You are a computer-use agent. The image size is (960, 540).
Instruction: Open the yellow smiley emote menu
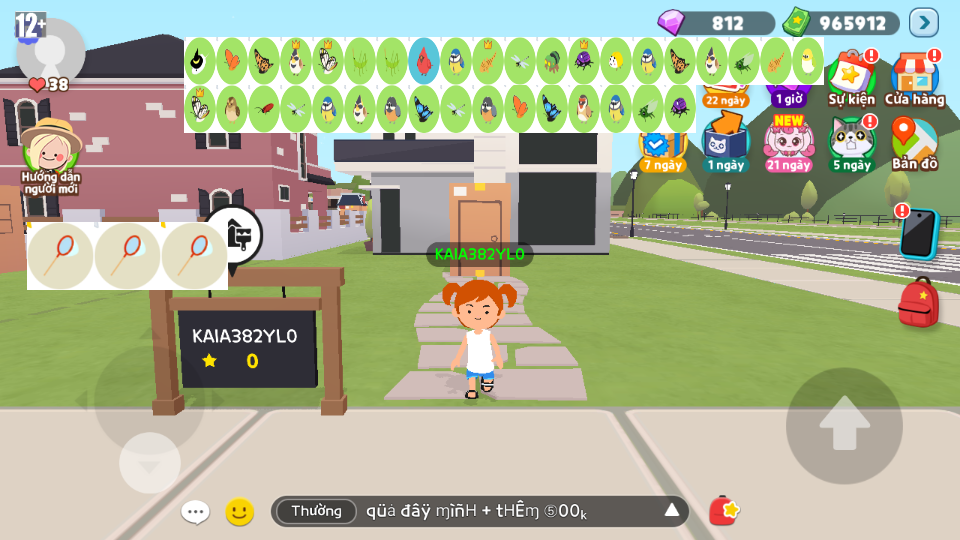pyautogui.click(x=239, y=512)
